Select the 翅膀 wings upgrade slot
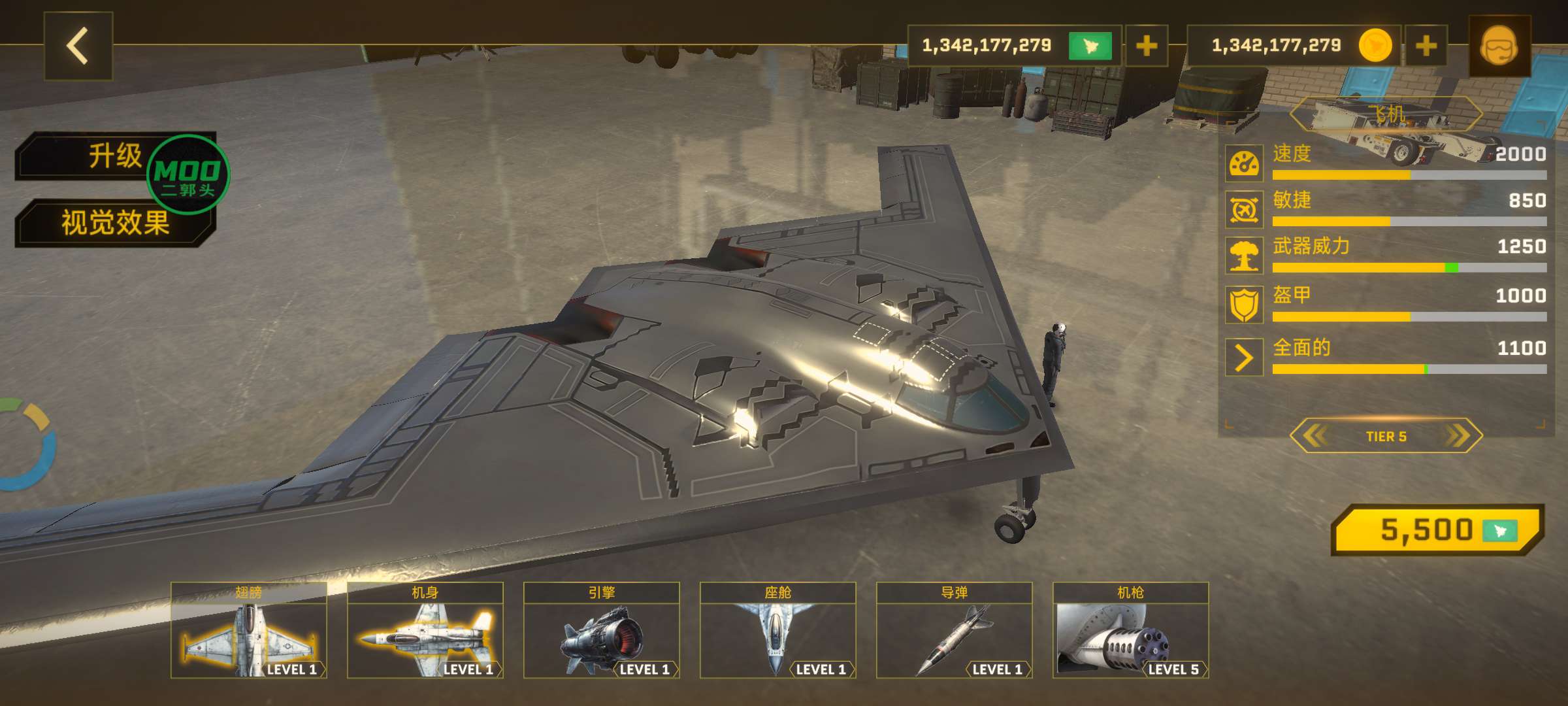This screenshot has width=1568, height=706. coord(249,630)
